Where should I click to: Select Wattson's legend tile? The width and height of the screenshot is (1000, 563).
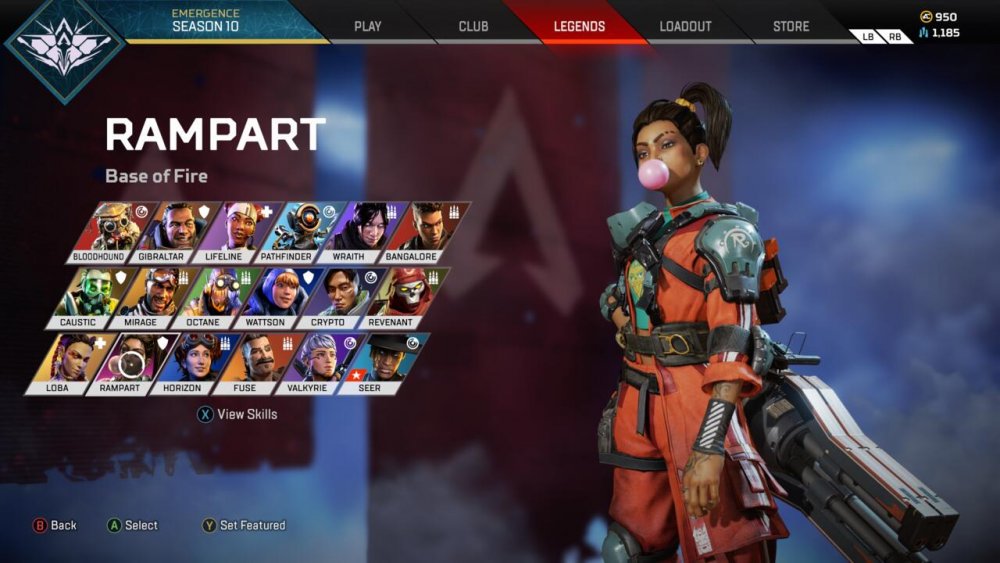click(x=276, y=296)
